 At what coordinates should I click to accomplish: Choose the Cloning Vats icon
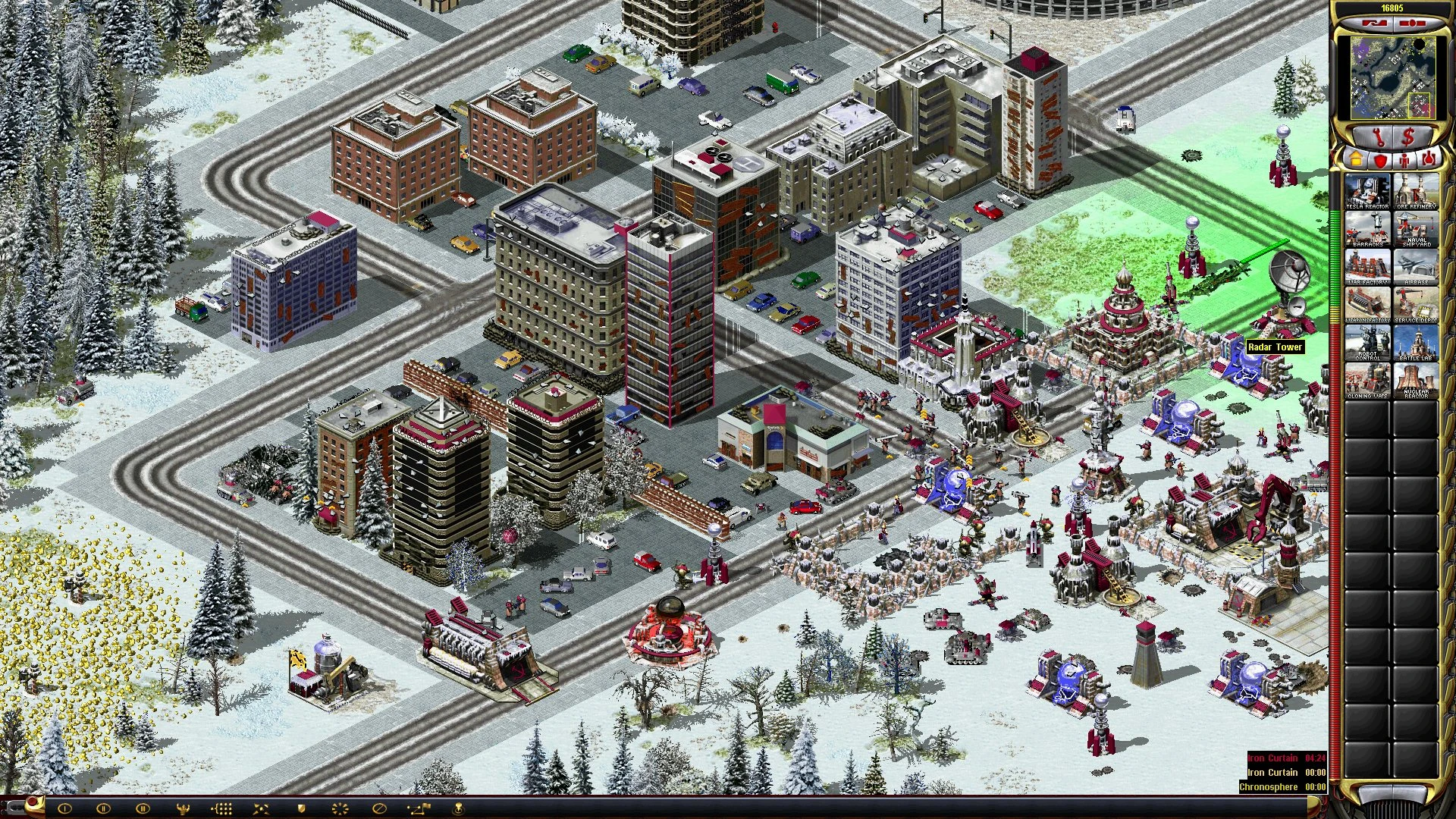click(1367, 381)
